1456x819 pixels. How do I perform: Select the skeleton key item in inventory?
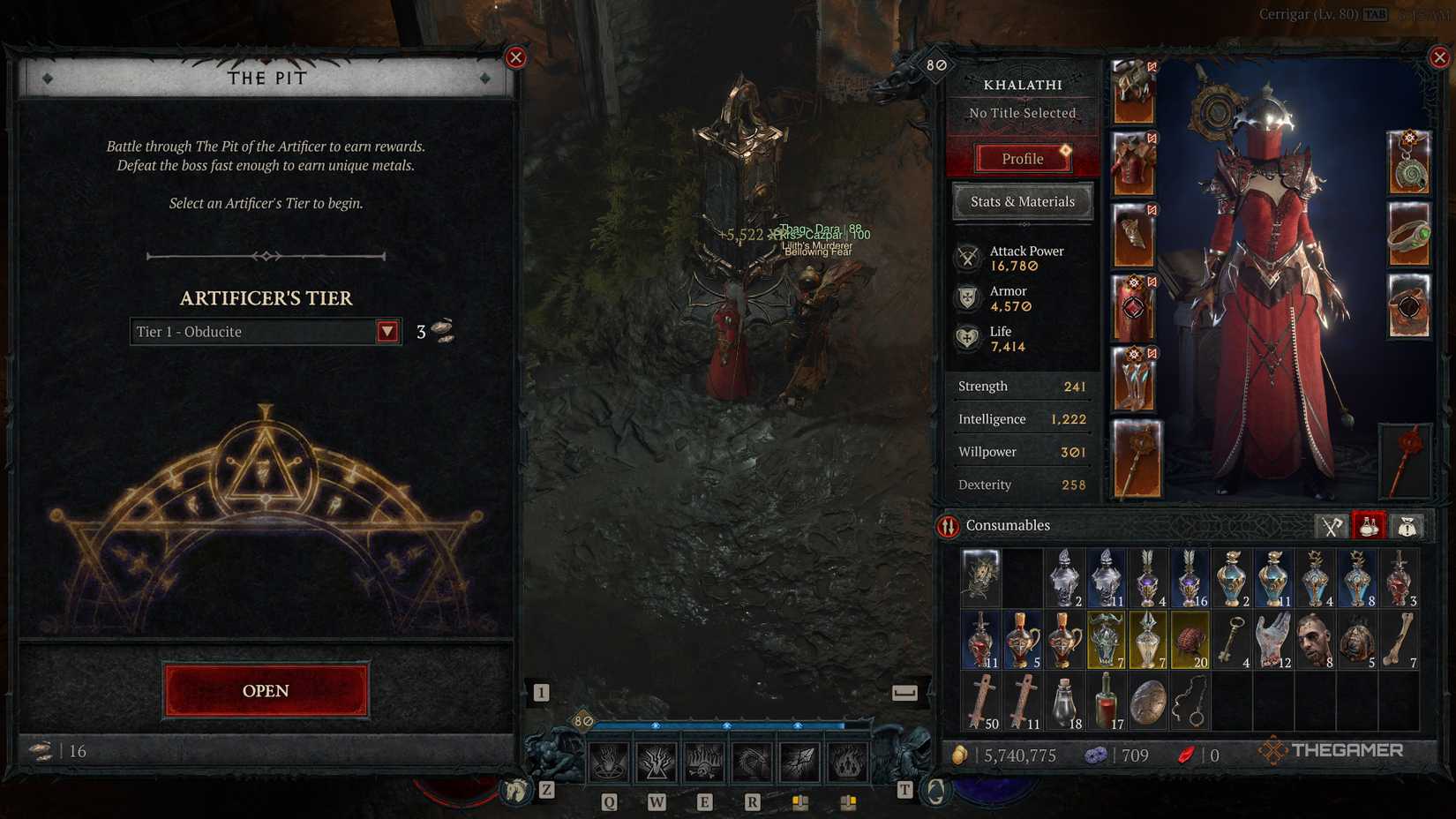coord(1232,639)
